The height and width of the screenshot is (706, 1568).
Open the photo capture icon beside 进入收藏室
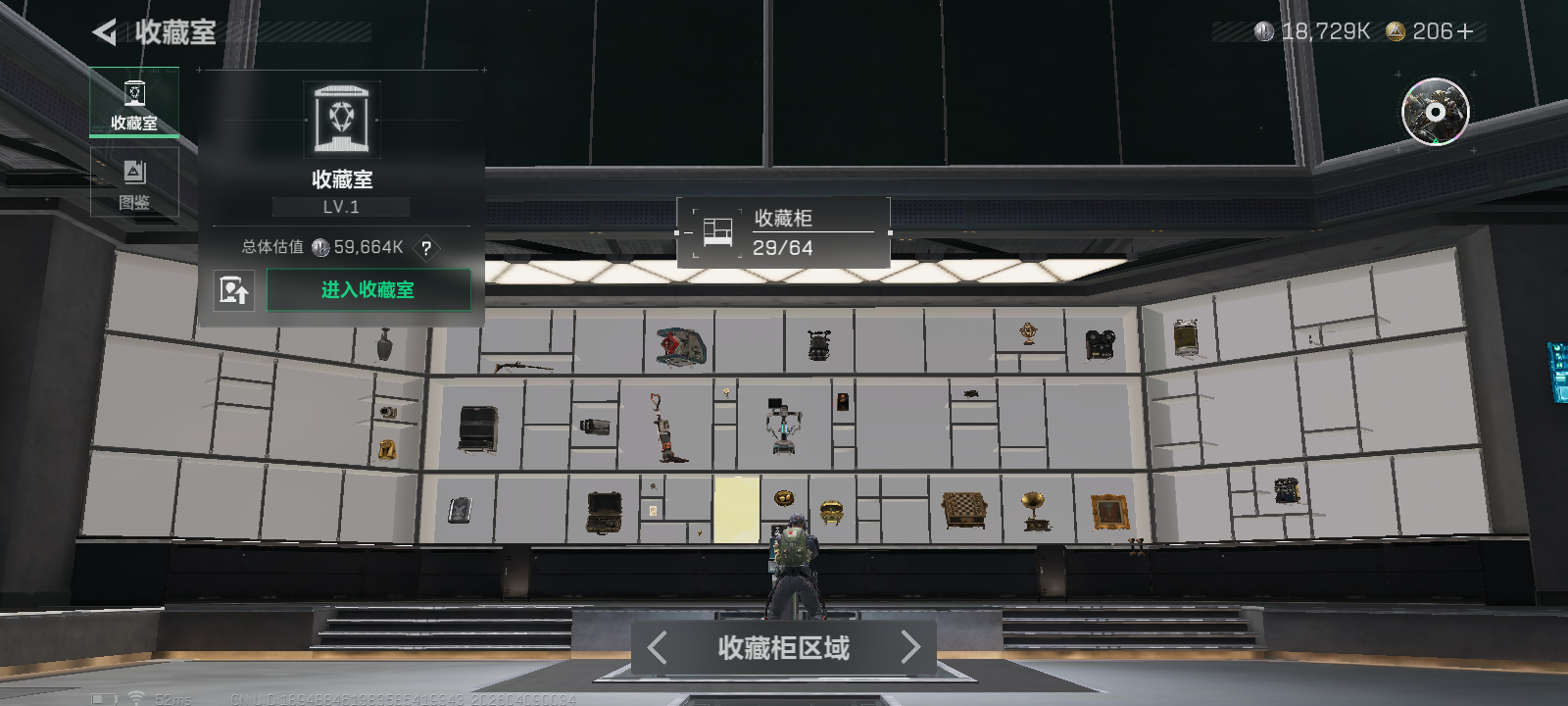pyautogui.click(x=235, y=290)
